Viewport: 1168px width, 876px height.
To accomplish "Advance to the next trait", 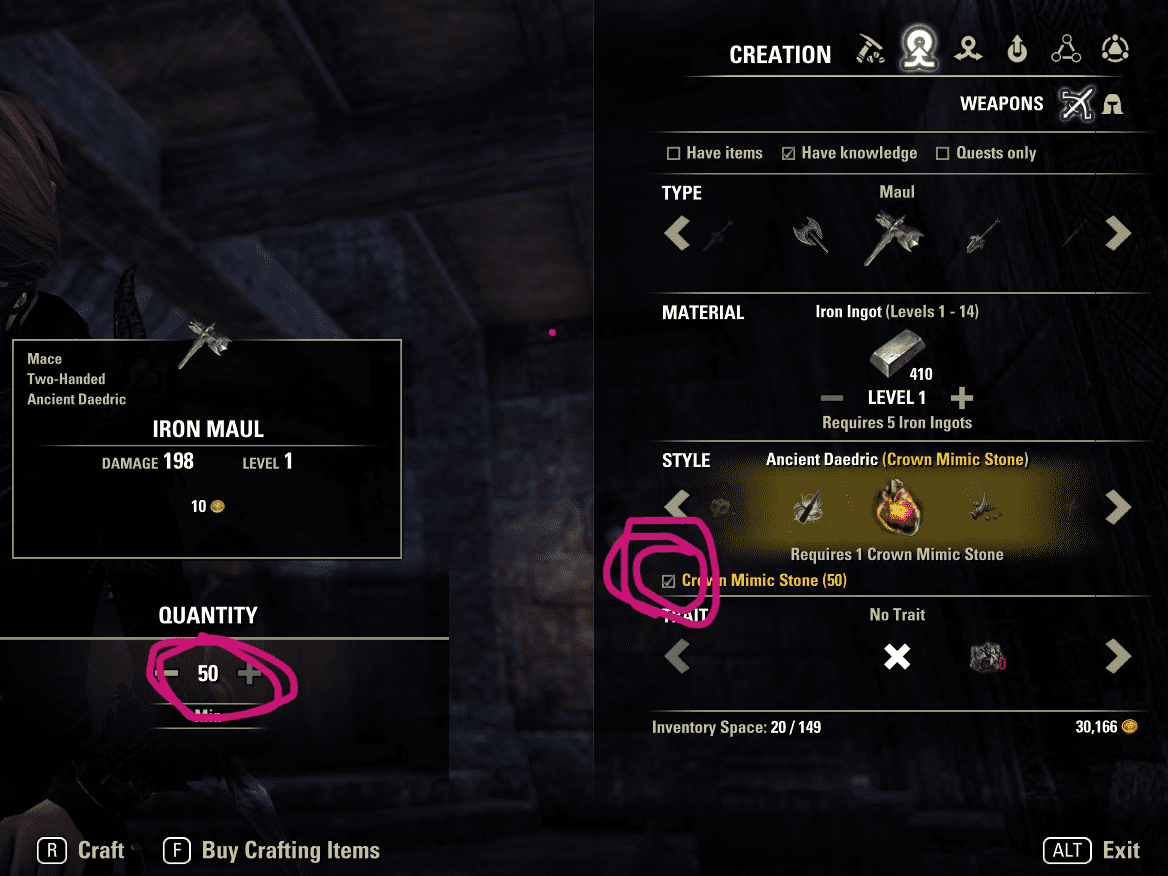I will pos(1117,657).
